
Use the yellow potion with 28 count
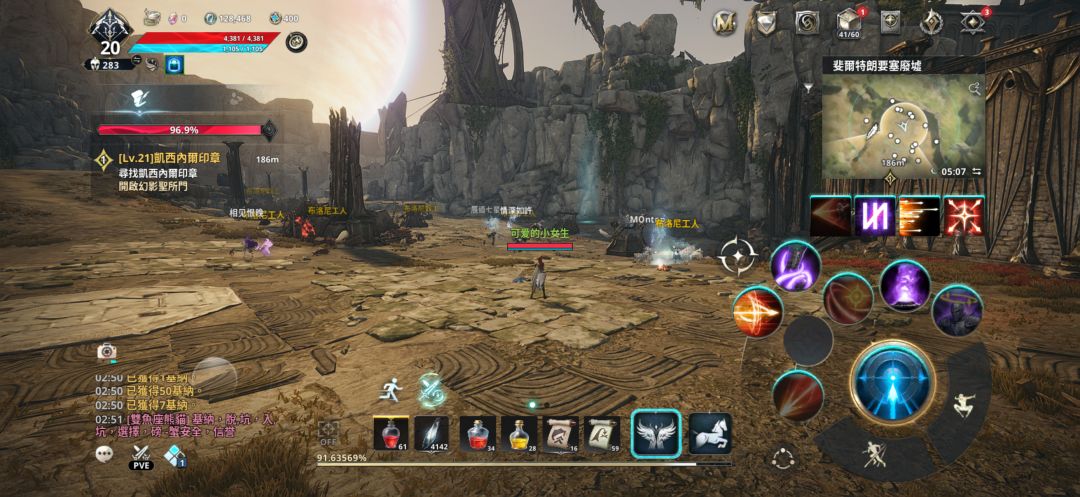coord(517,434)
